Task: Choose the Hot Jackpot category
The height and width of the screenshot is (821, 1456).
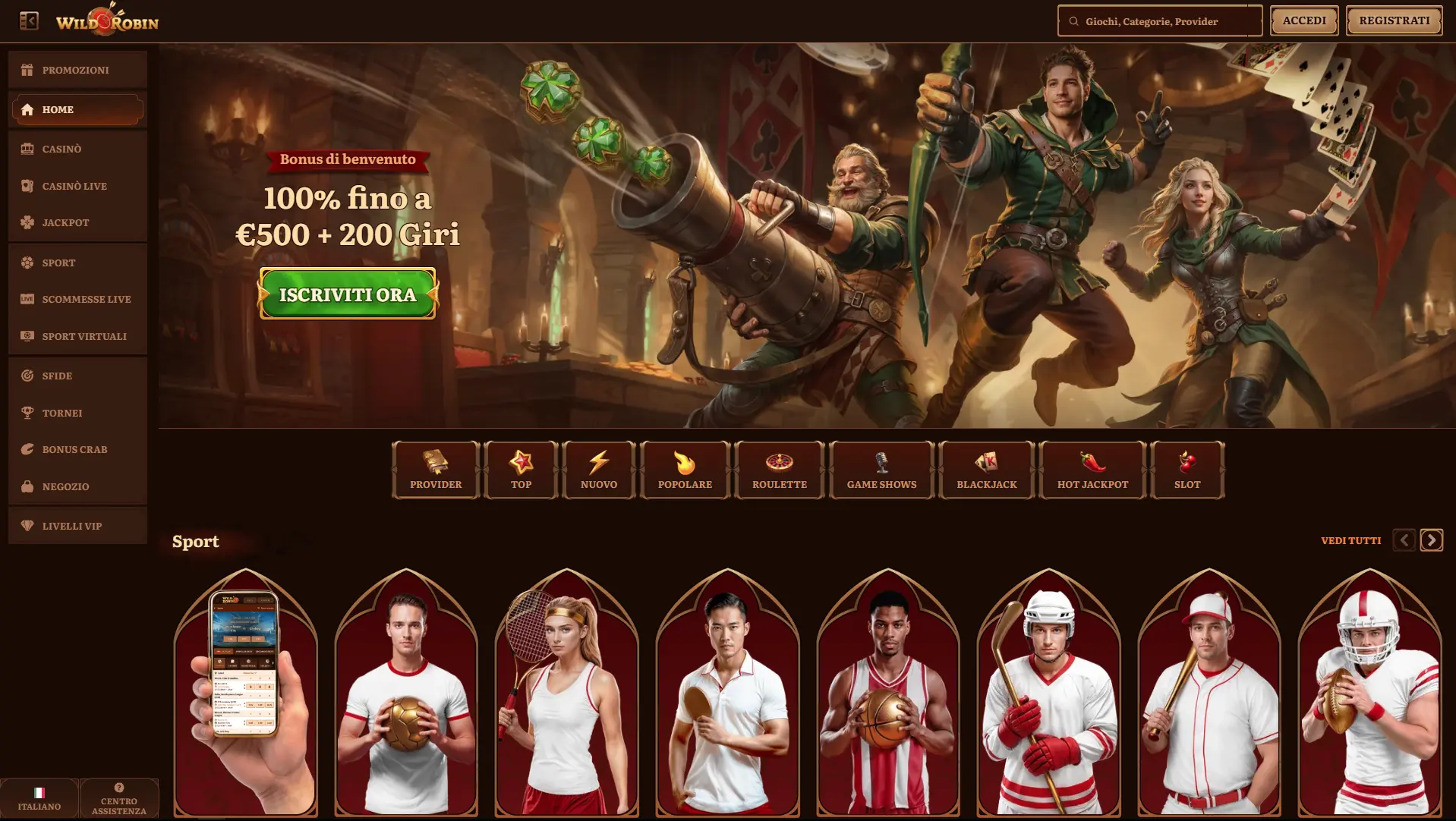Action: click(1092, 470)
